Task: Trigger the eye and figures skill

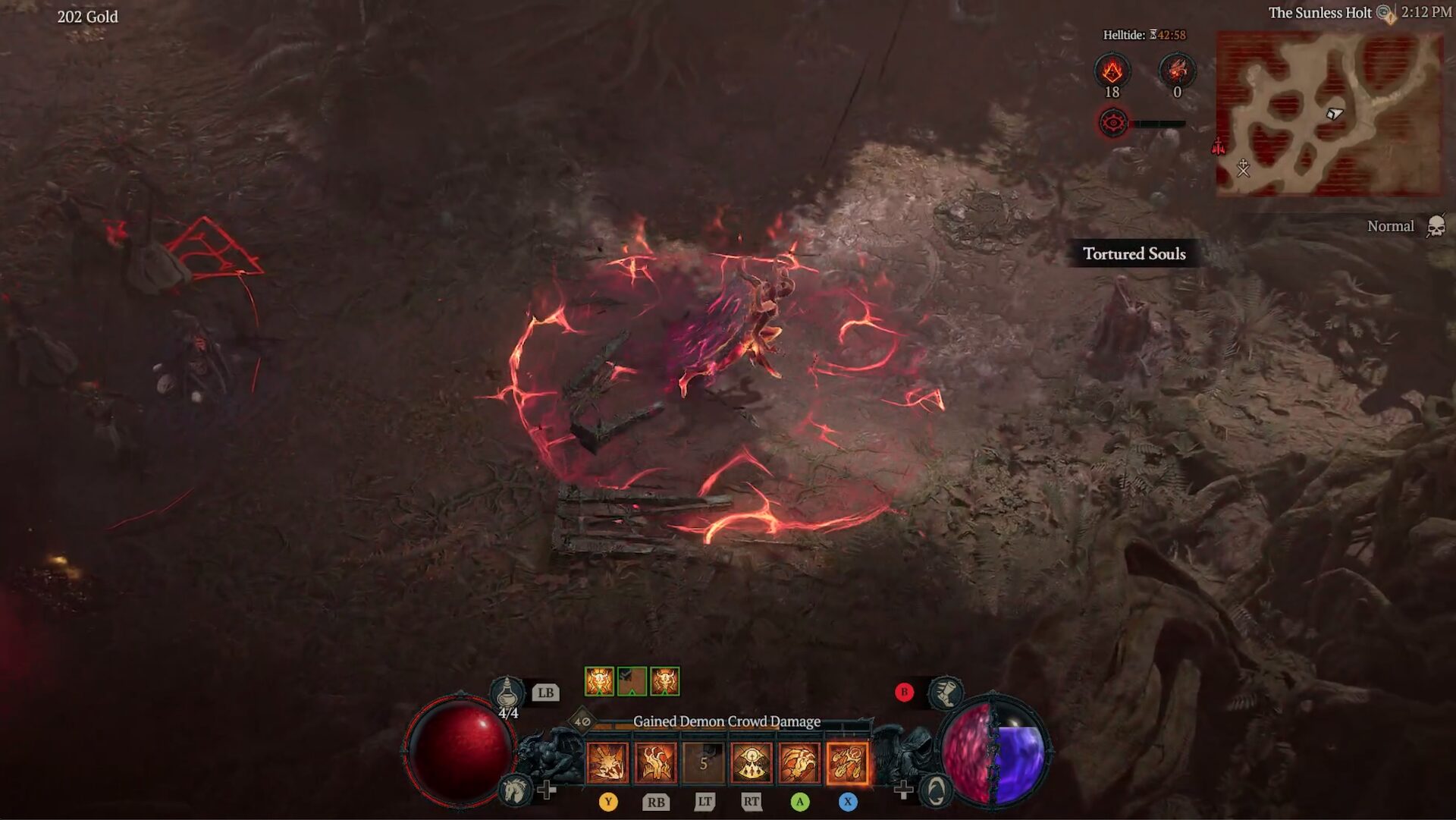Action: 751,762
